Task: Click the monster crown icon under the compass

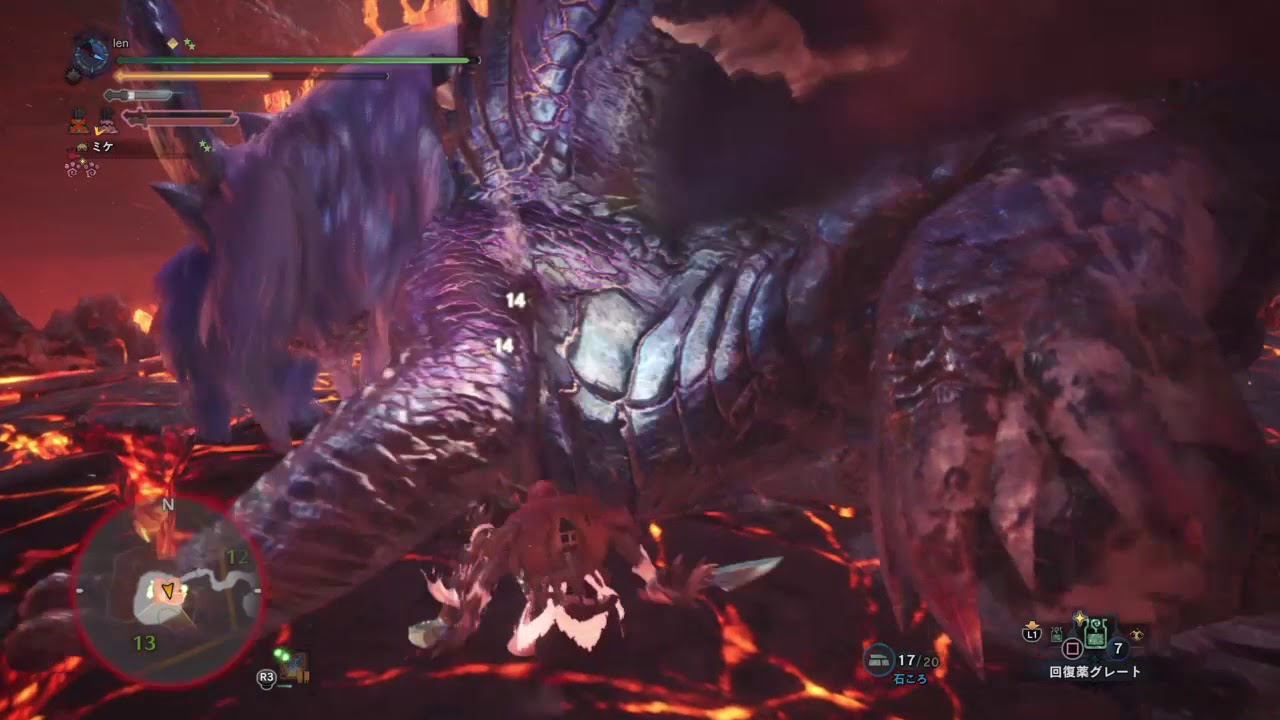Action: 72,74
